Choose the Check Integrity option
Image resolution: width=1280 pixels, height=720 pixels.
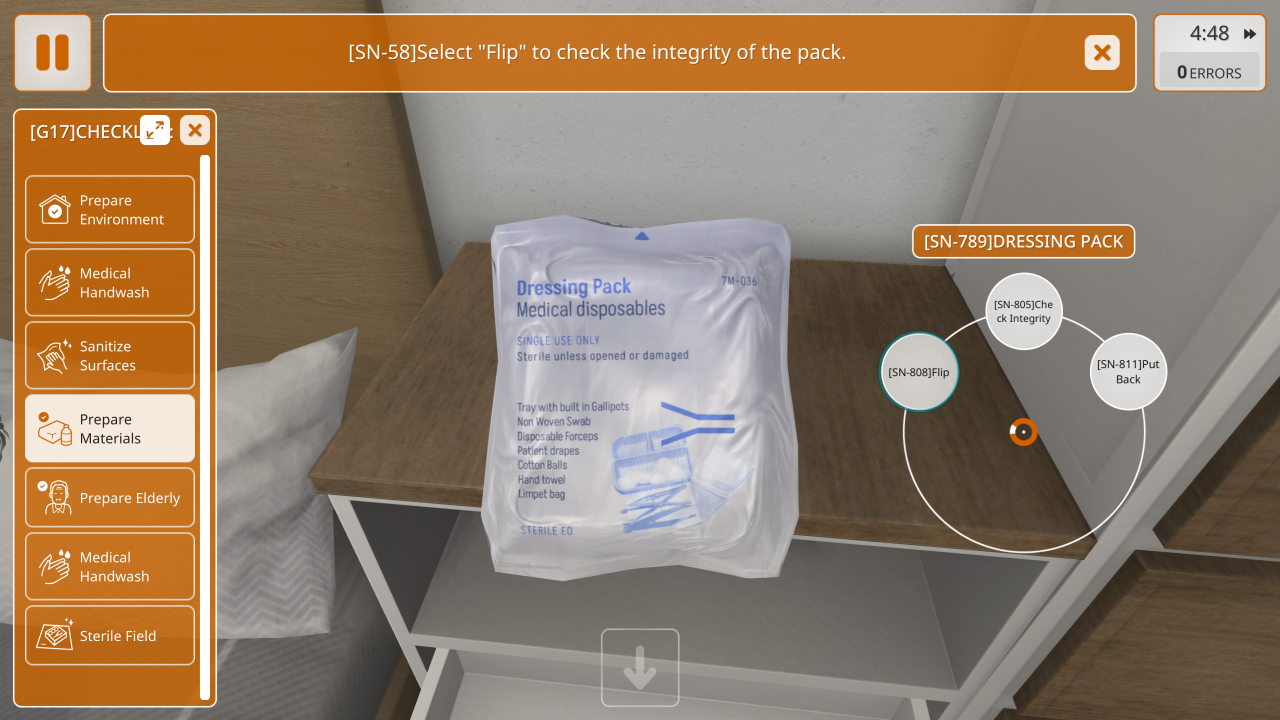pyautogui.click(x=1023, y=311)
